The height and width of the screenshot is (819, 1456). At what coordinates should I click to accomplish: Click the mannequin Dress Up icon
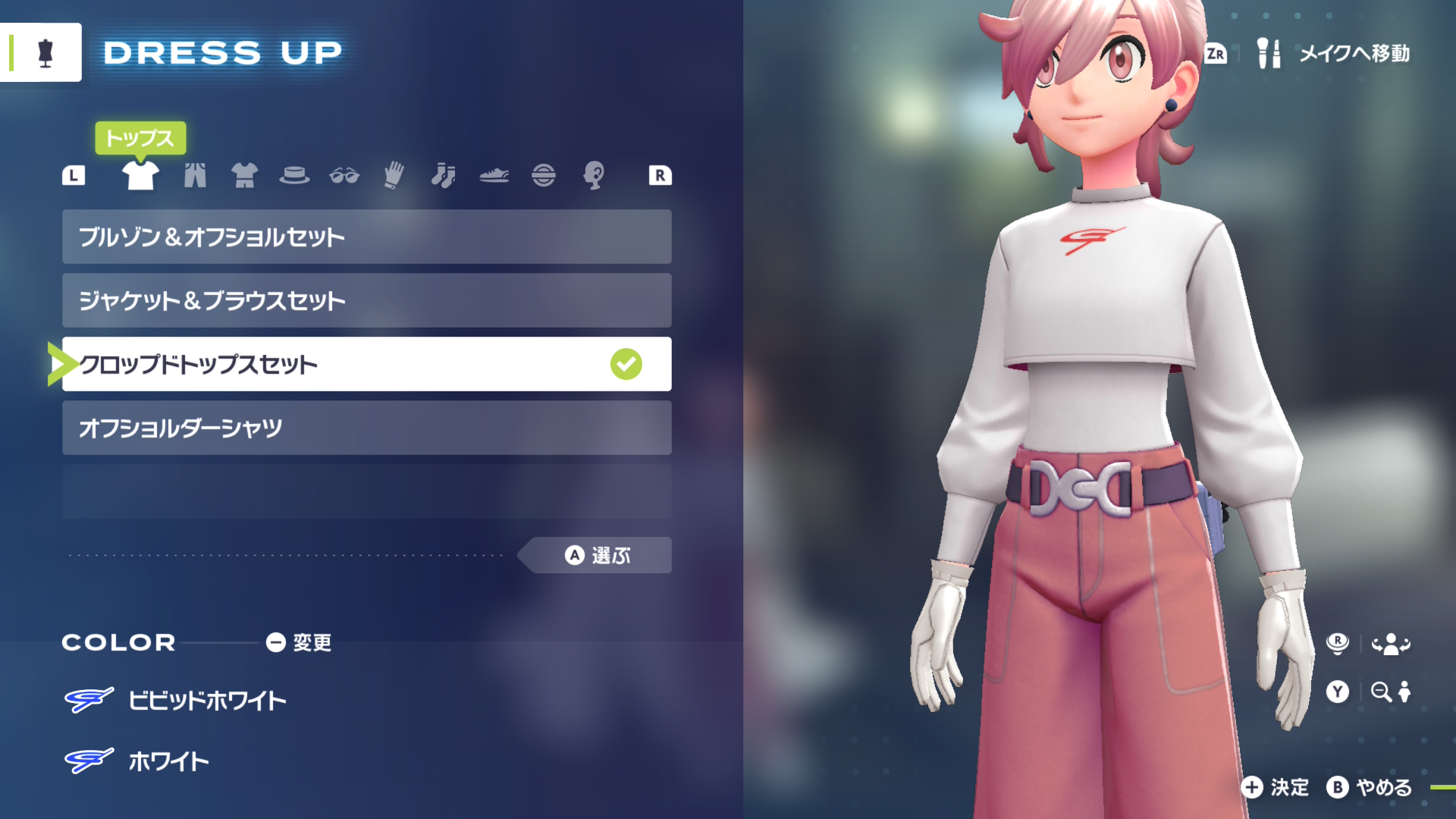pos(45,52)
